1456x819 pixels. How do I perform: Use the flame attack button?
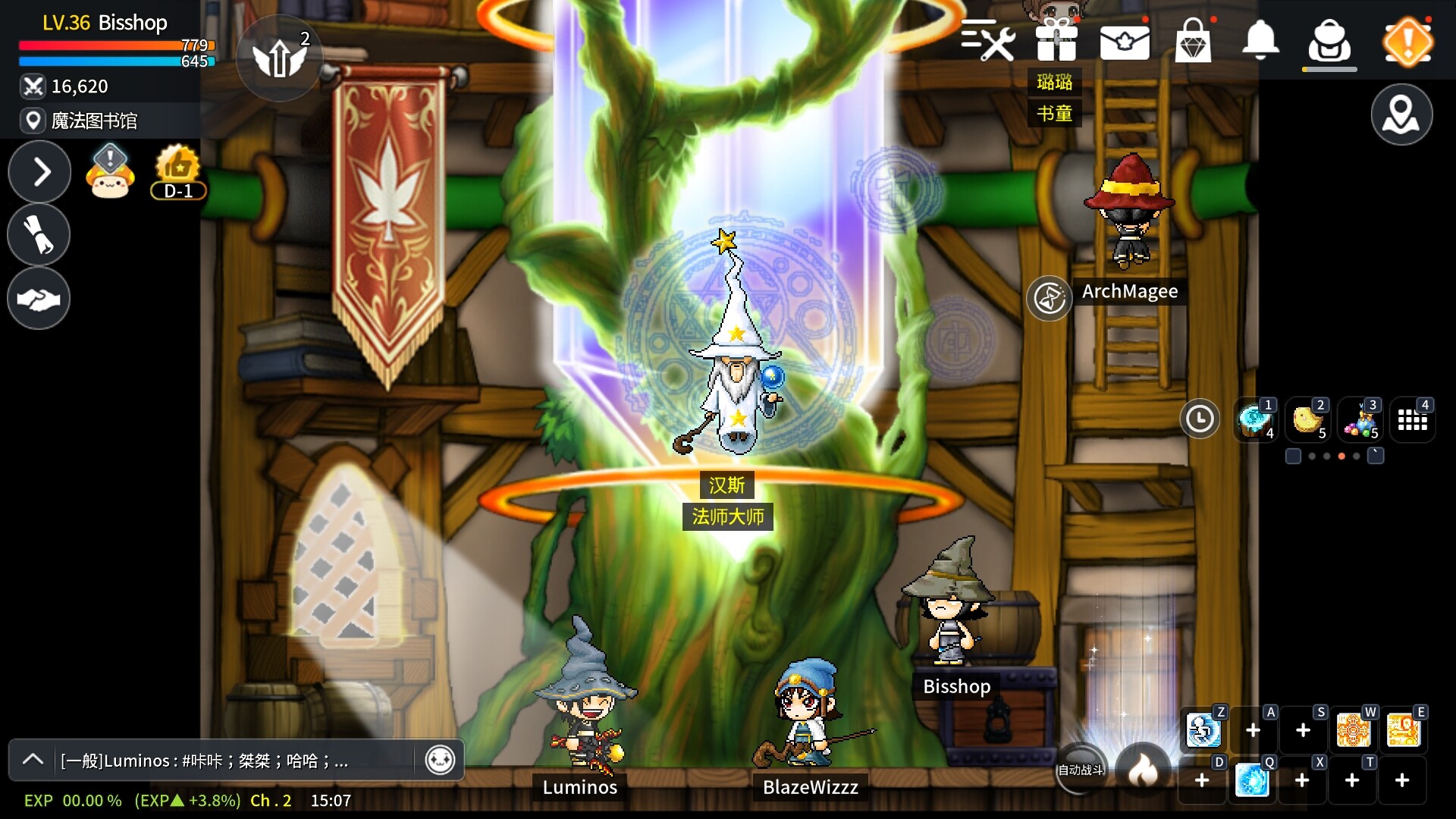1143,770
